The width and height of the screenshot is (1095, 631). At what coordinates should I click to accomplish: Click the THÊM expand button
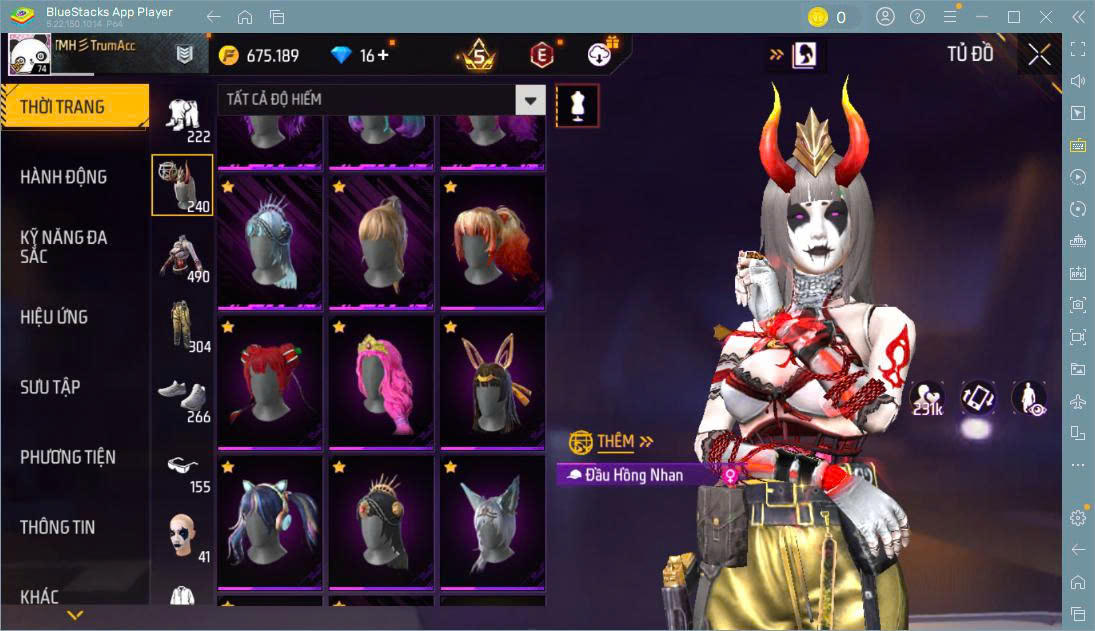(625, 441)
